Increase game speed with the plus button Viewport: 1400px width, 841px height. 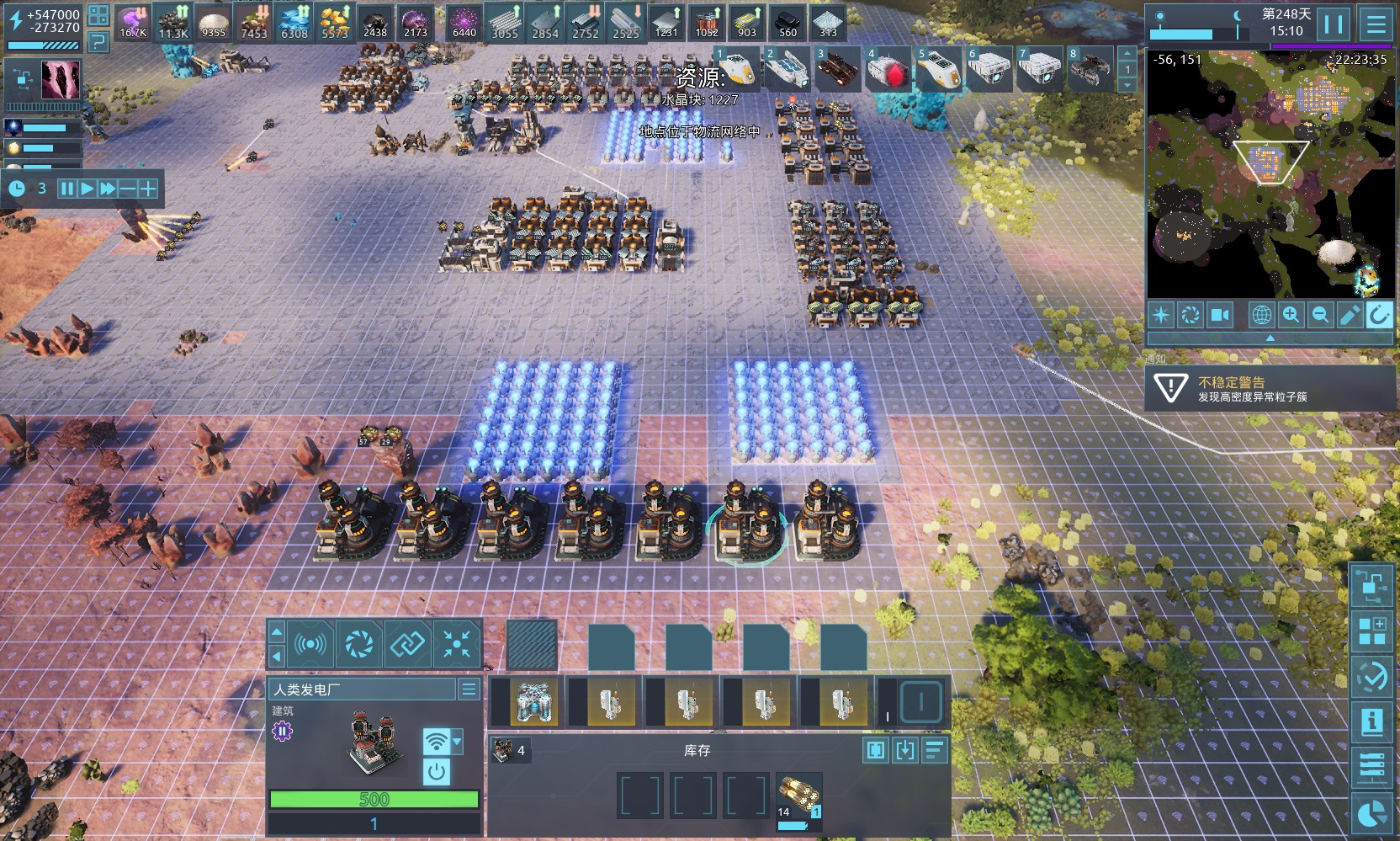tap(147, 189)
